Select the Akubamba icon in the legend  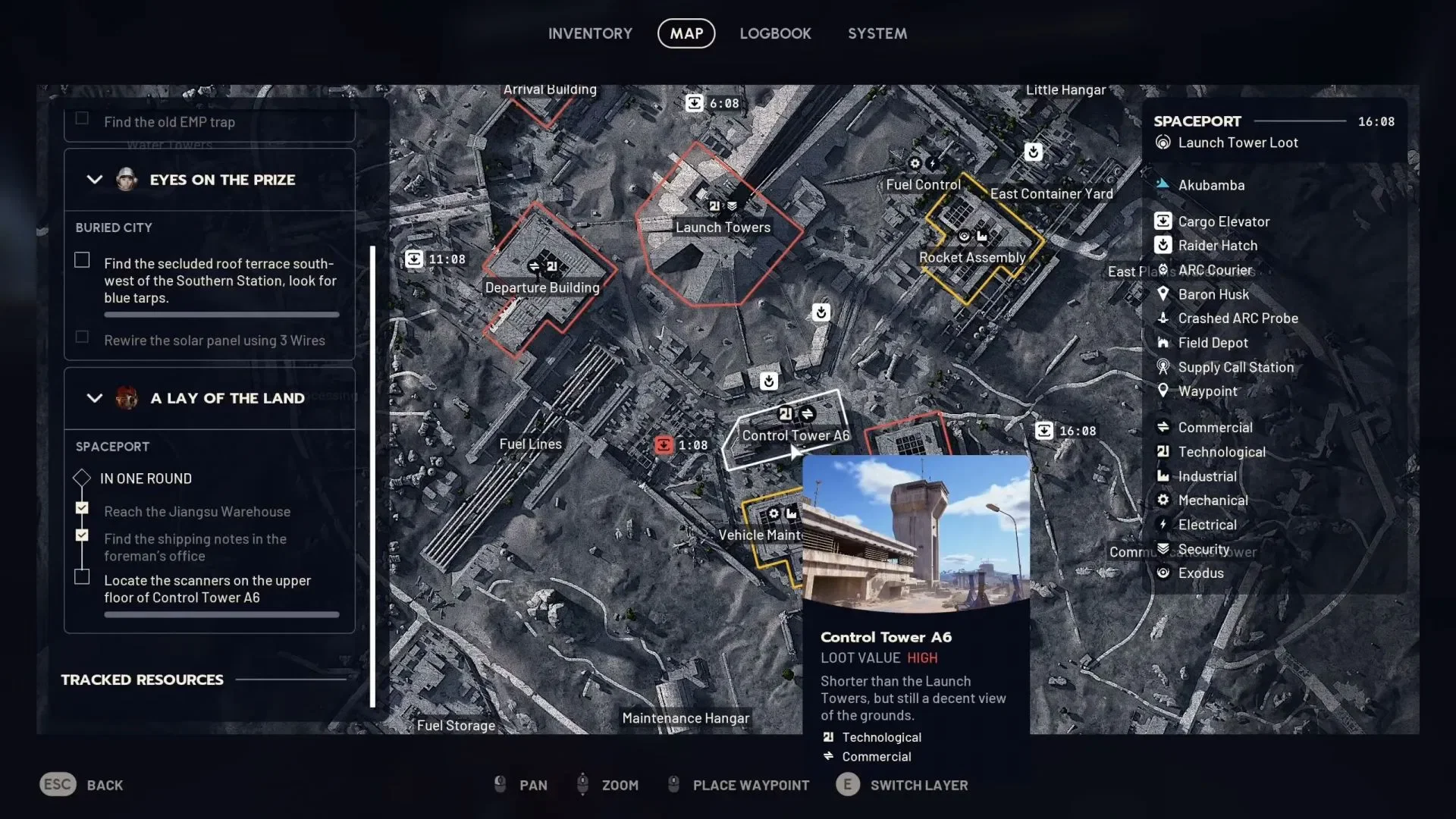coord(1164,184)
